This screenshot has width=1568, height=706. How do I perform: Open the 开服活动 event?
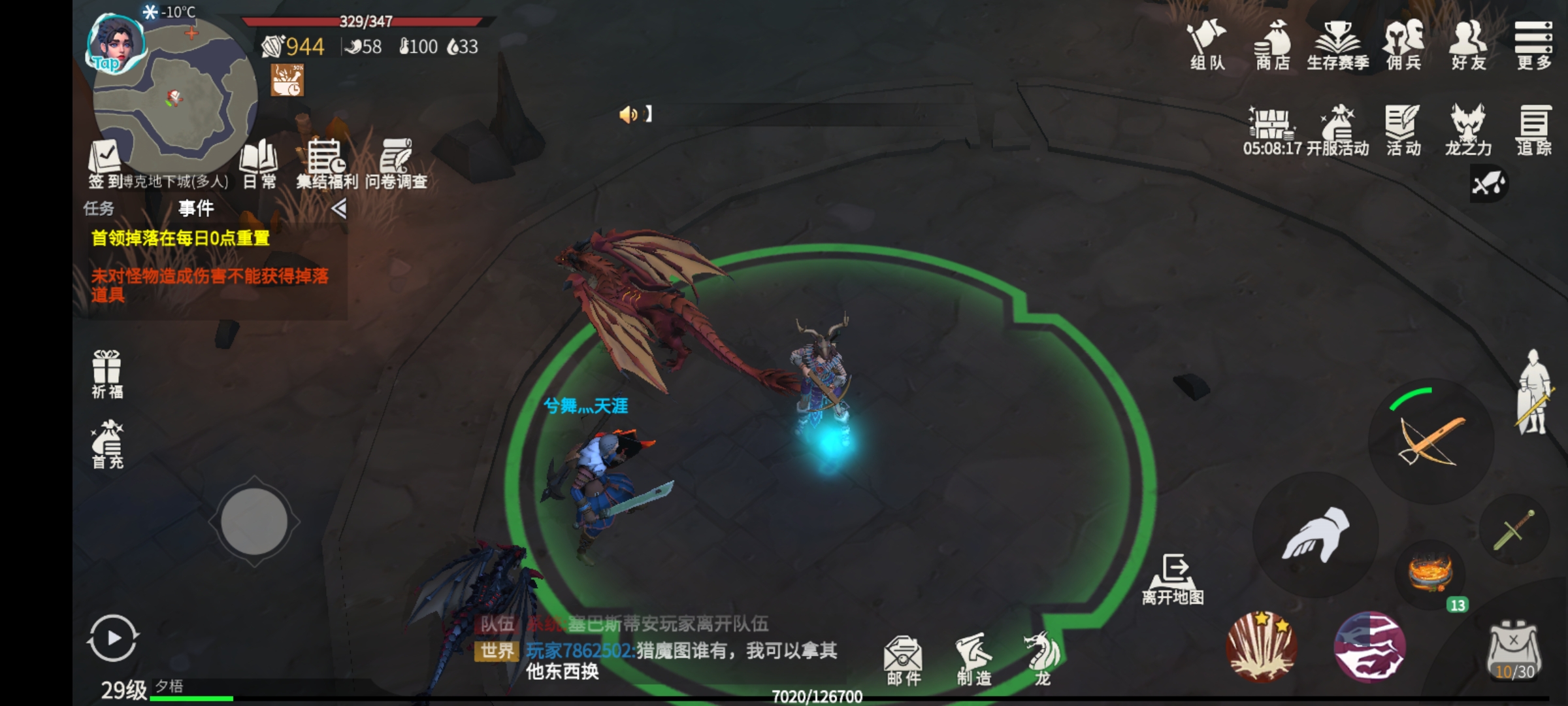tap(1337, 129)
